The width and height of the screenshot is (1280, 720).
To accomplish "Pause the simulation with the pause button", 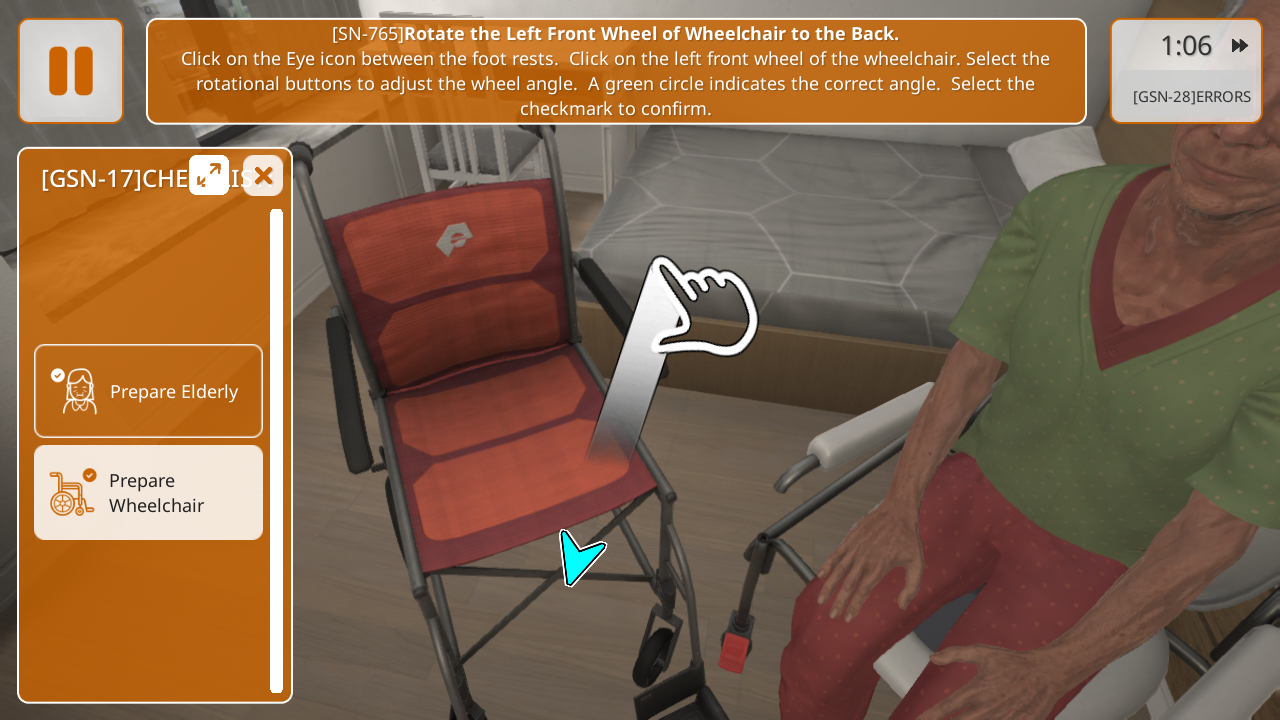I will pyautogui.click(x=71, y=71).
